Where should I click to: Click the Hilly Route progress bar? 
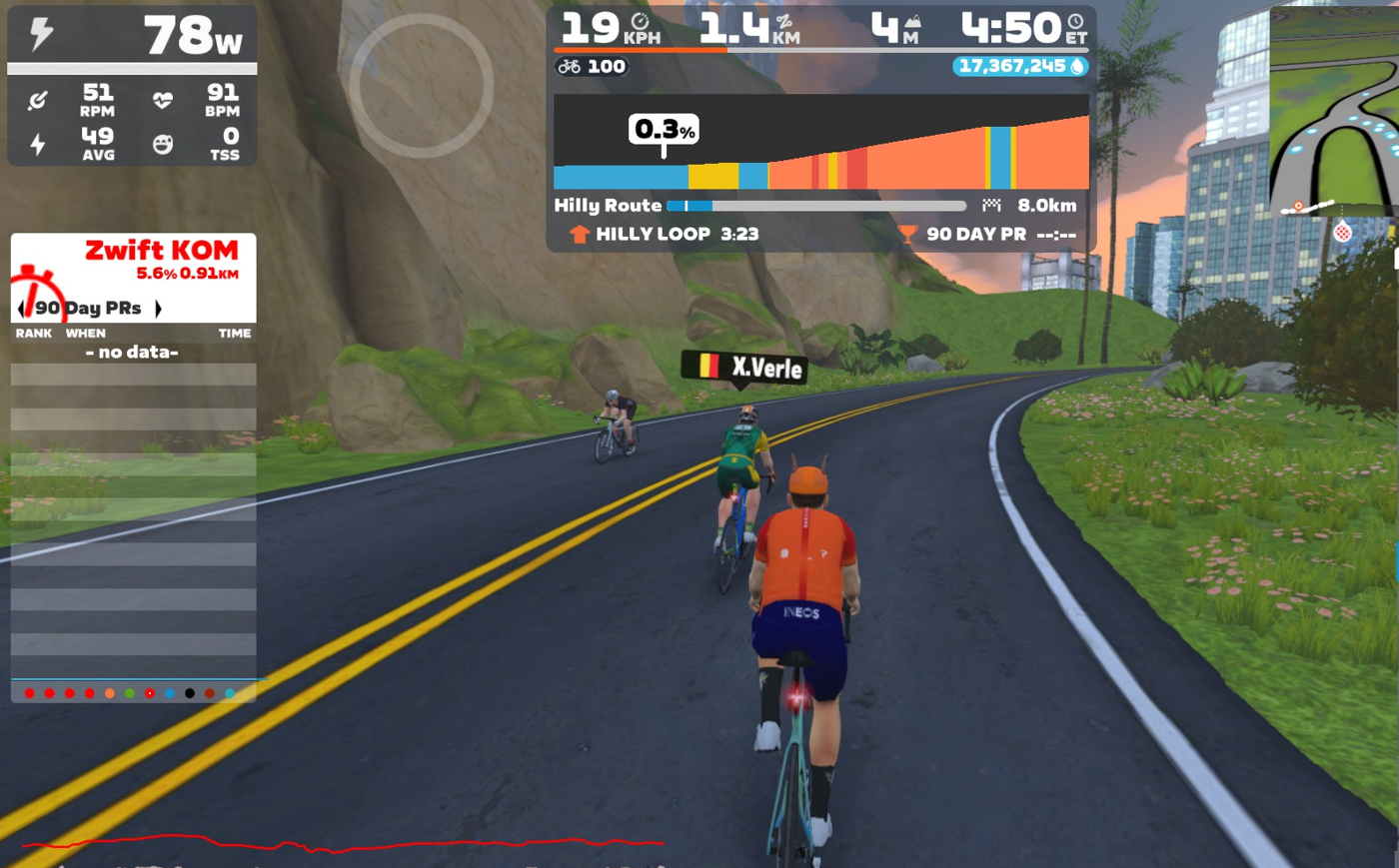point(815,206)
